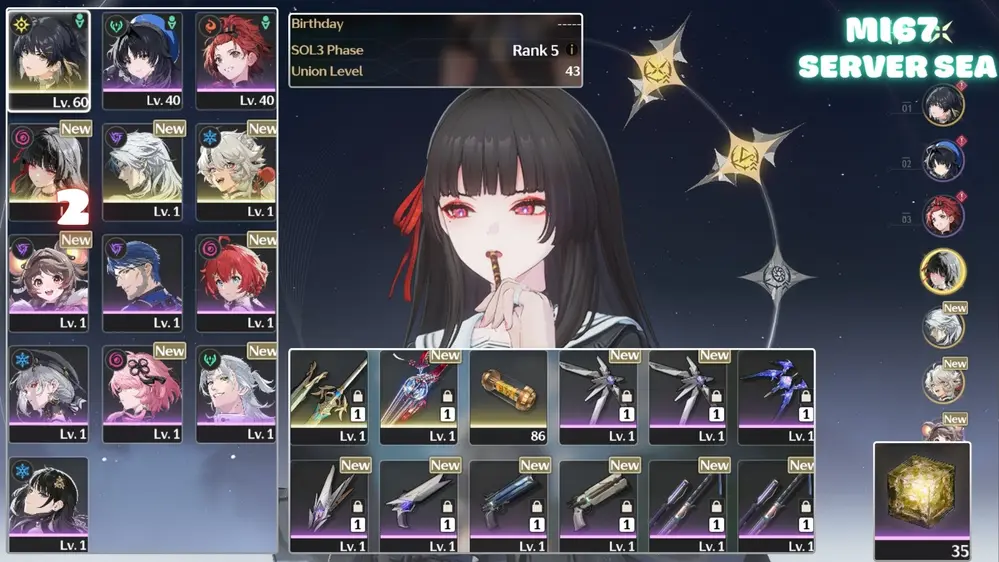This screenshot has height=562, width=999.
Task: Select the team slot 01 round portrait
Action: coord(942,106)
